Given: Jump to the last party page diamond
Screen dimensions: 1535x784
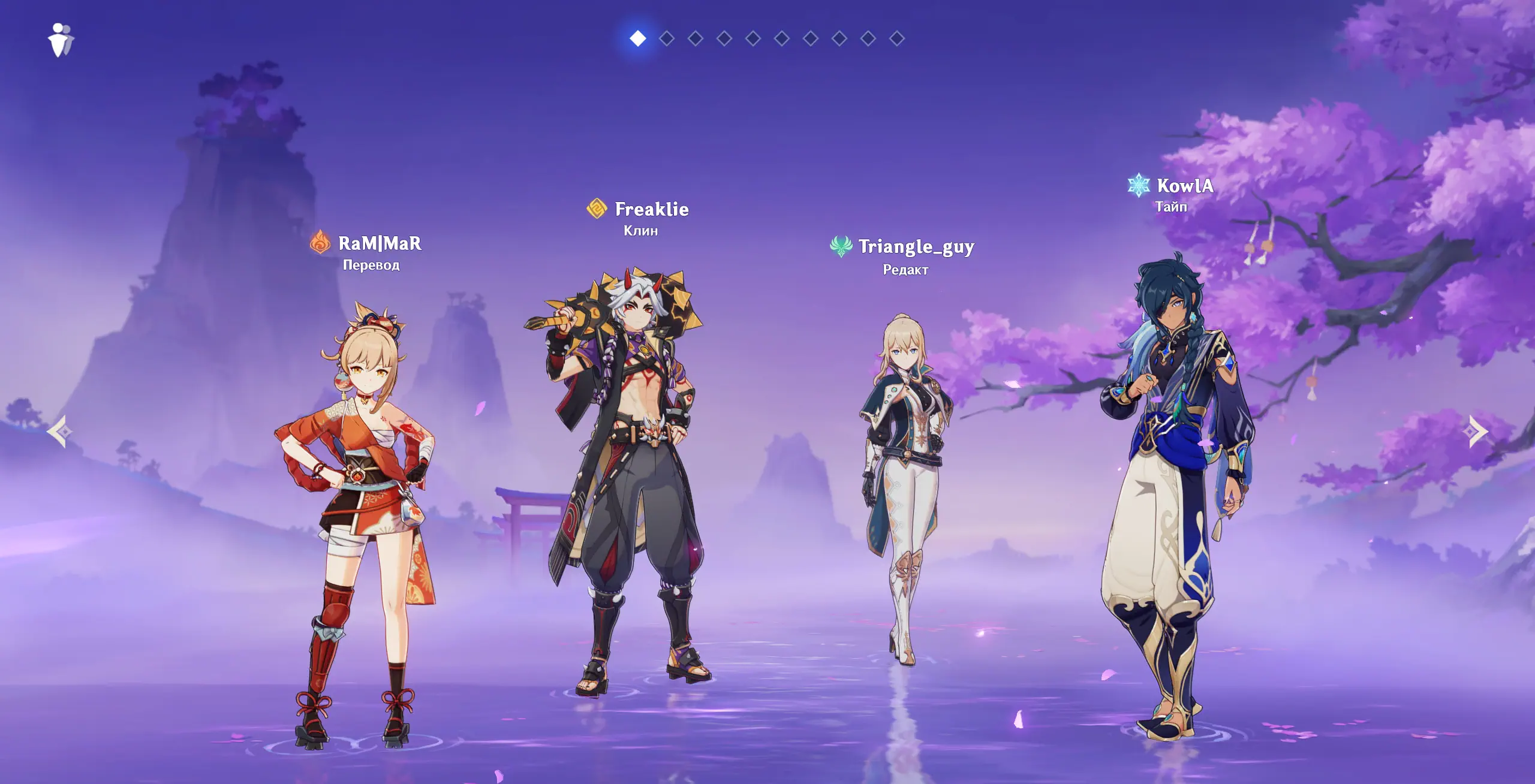Looking at the screenshot, I should 897,38.
